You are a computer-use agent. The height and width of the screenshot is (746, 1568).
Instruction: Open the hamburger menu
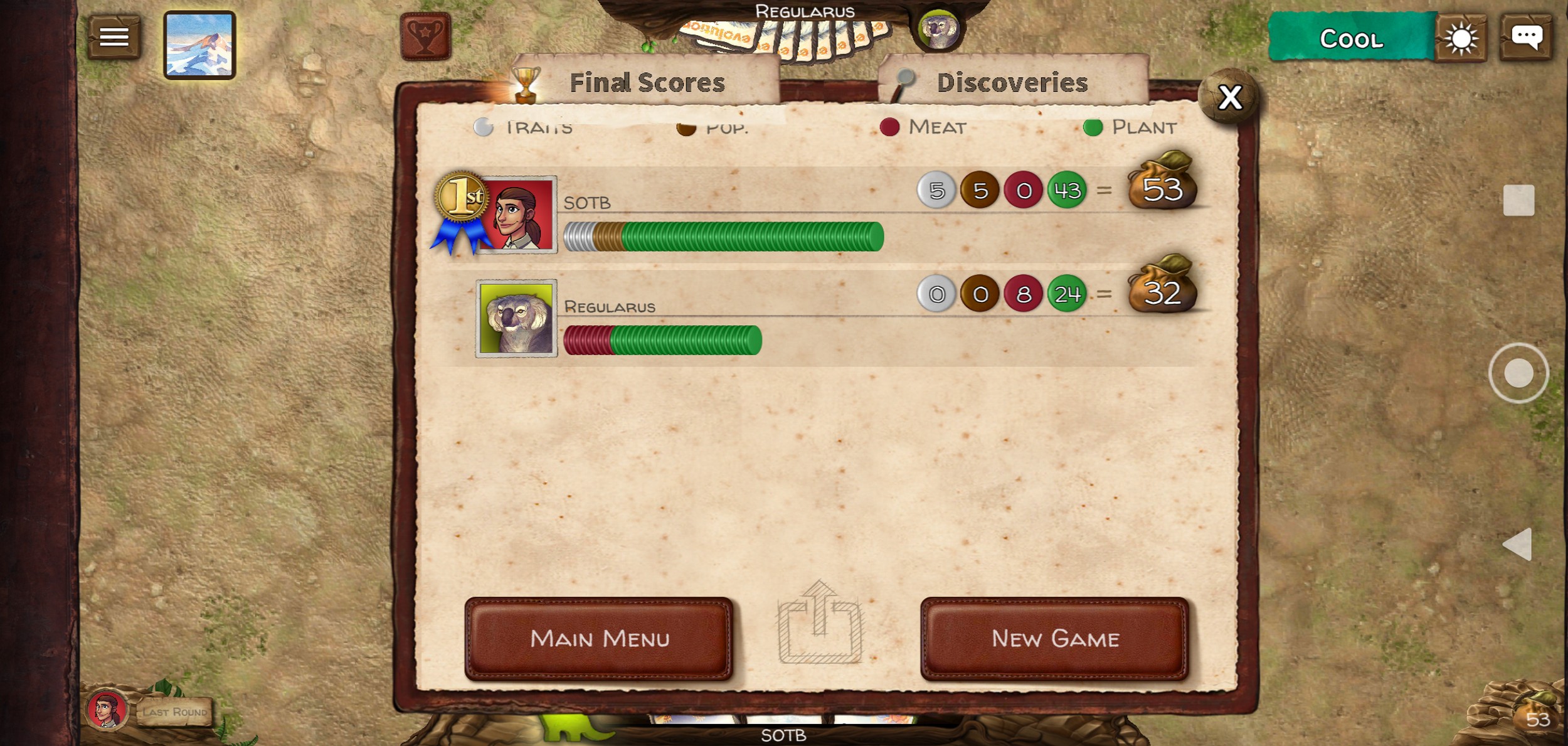114,38
